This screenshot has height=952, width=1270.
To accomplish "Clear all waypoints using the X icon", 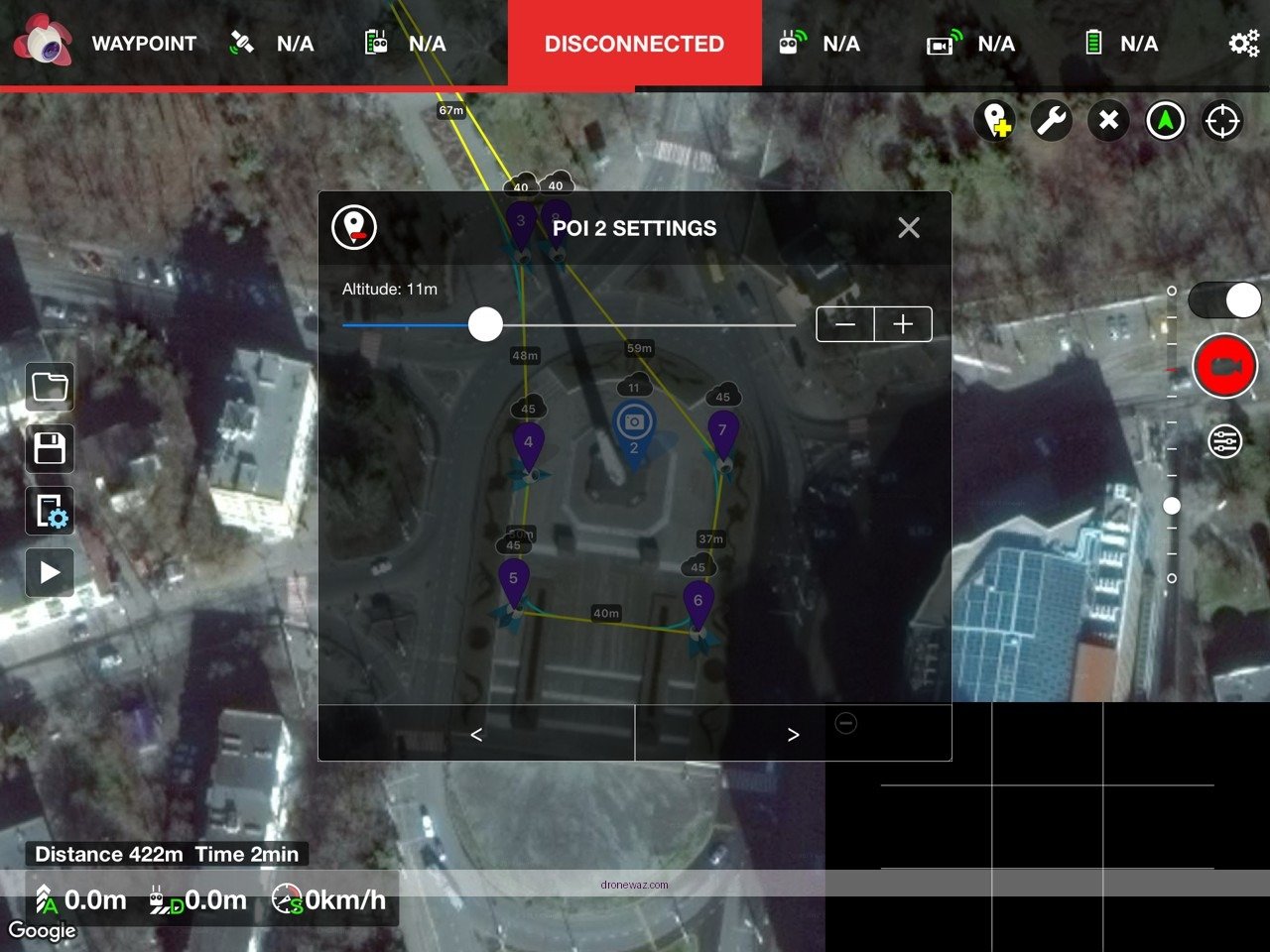I will pyautogui.click(x=1108, y=120).
